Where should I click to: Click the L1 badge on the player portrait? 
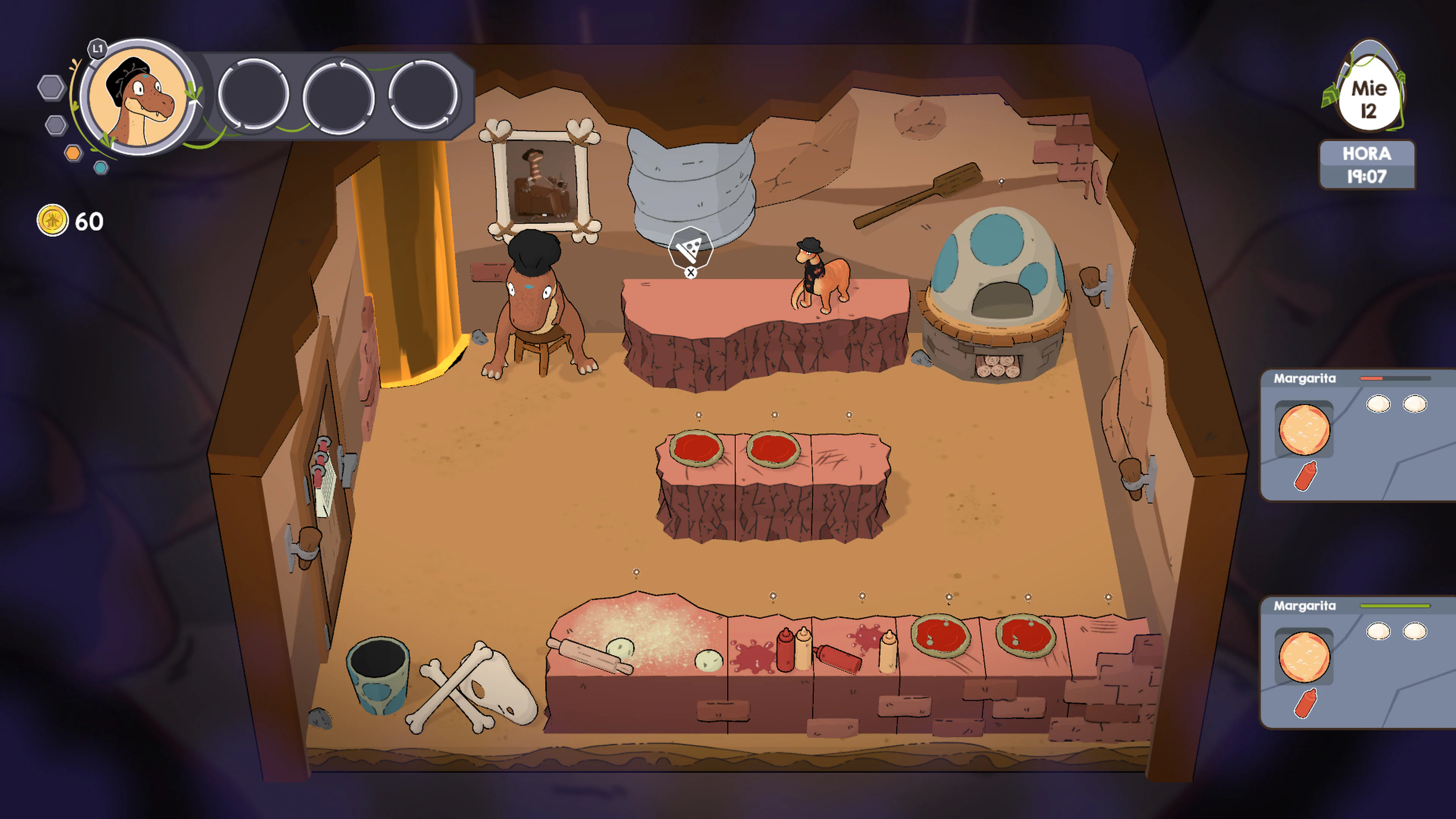tap(97, 49)
